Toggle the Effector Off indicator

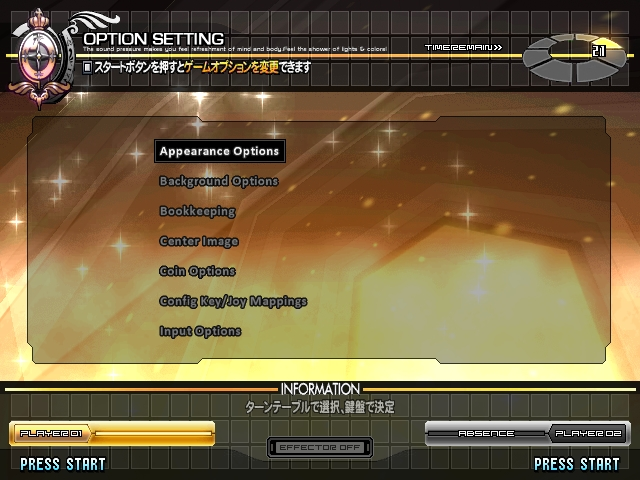[318, 447]
